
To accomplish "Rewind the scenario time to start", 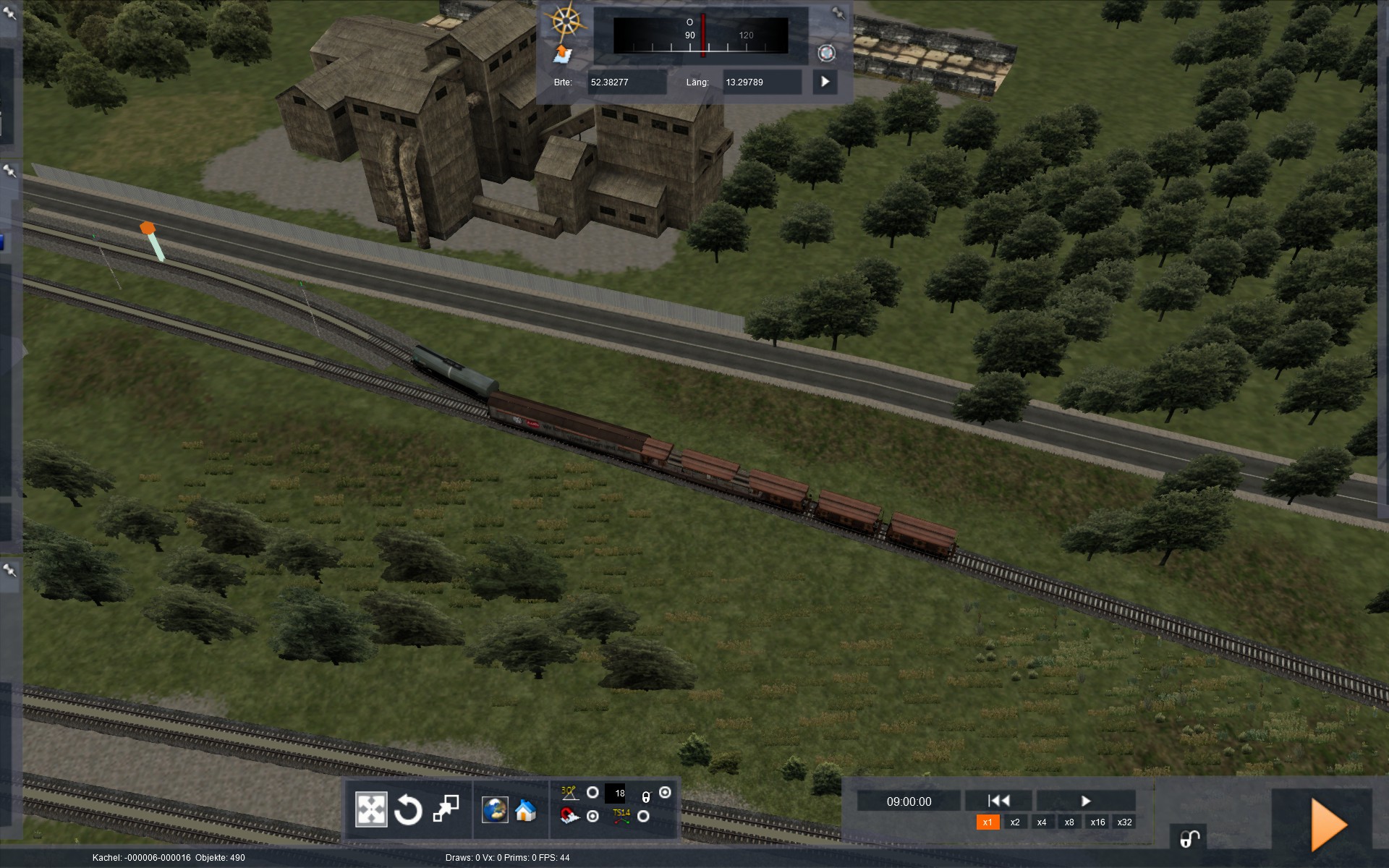I will [998, 801].
